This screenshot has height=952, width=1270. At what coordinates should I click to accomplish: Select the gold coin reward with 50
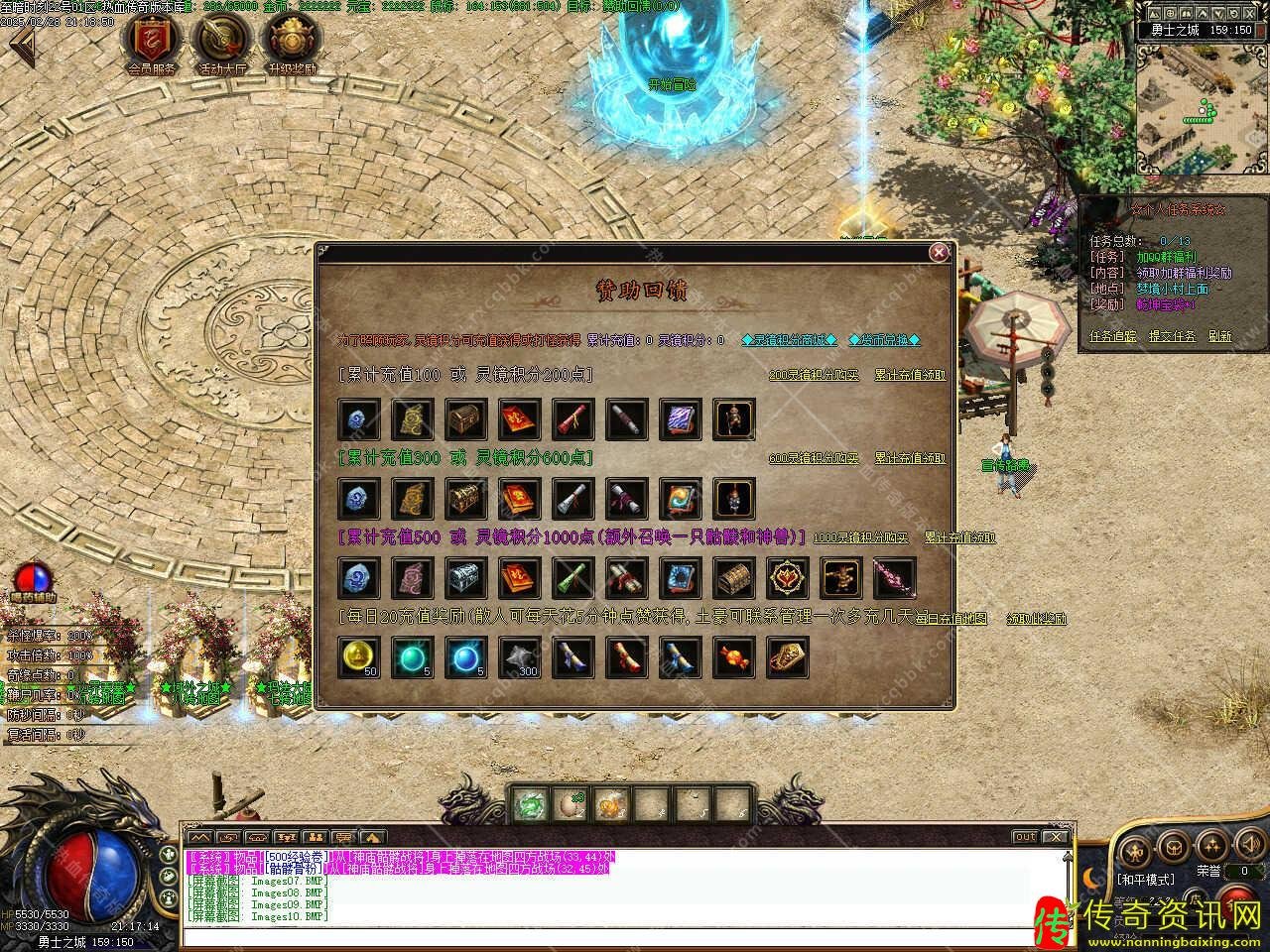(x=358, y=656)
